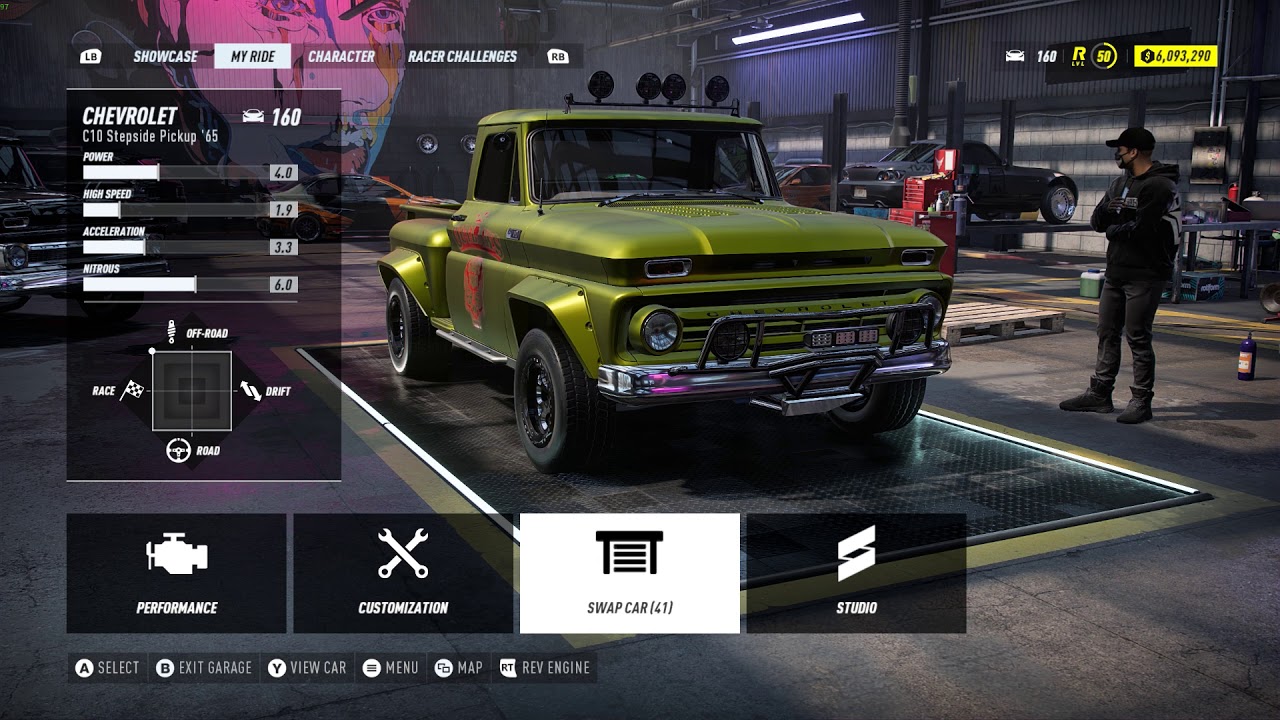Open the Performance tile
This screenshot has width=1280, height=720.
177,573
